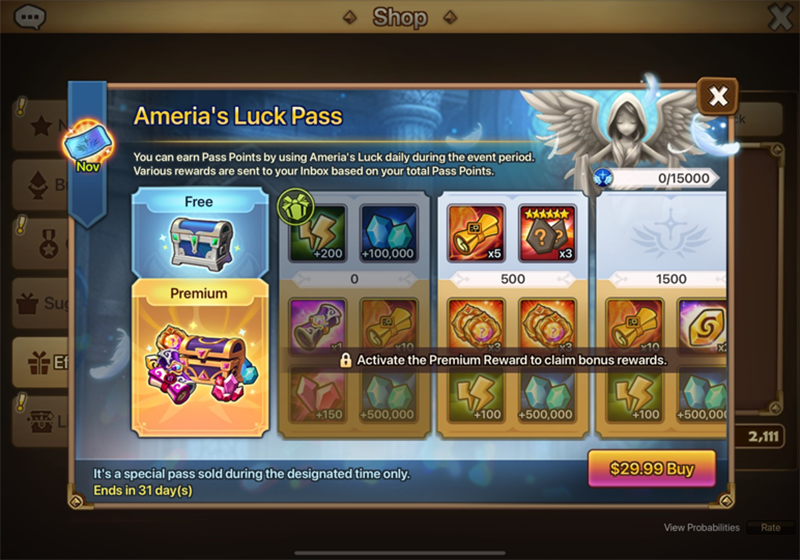Open the green gift box icon

click(x=295, y=206)
